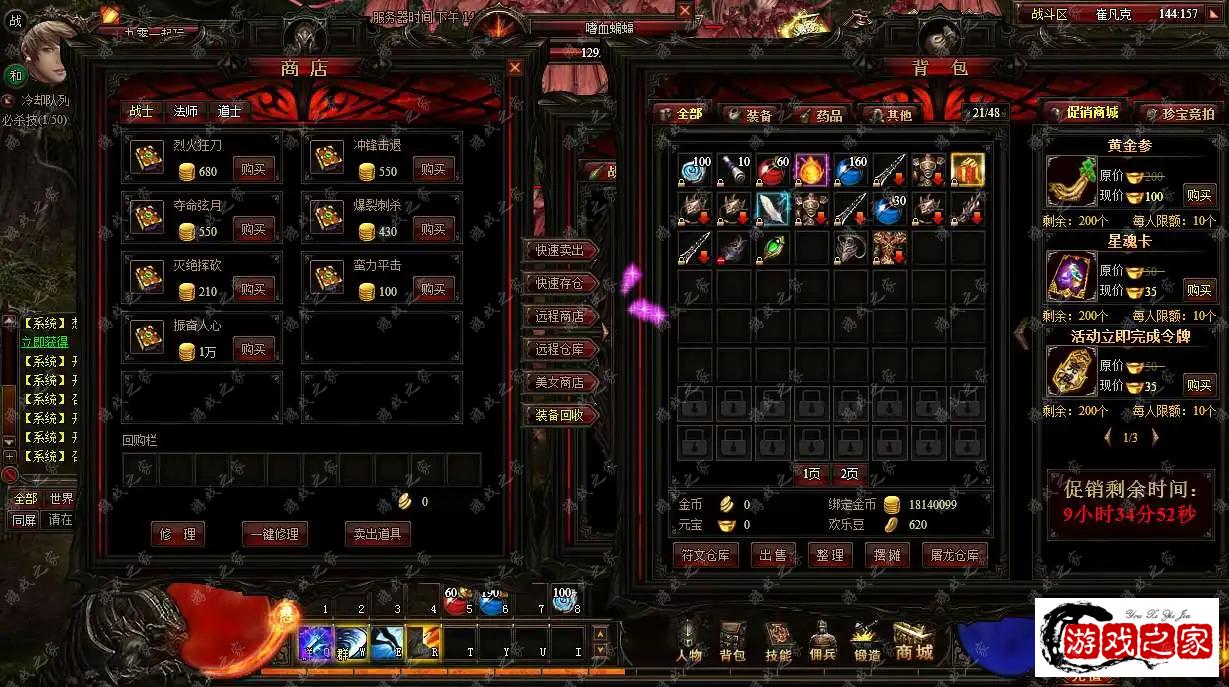This screenshot has height=687, width=1229.
Task: Select the gold gift box item
Action: tap(967, 170)
